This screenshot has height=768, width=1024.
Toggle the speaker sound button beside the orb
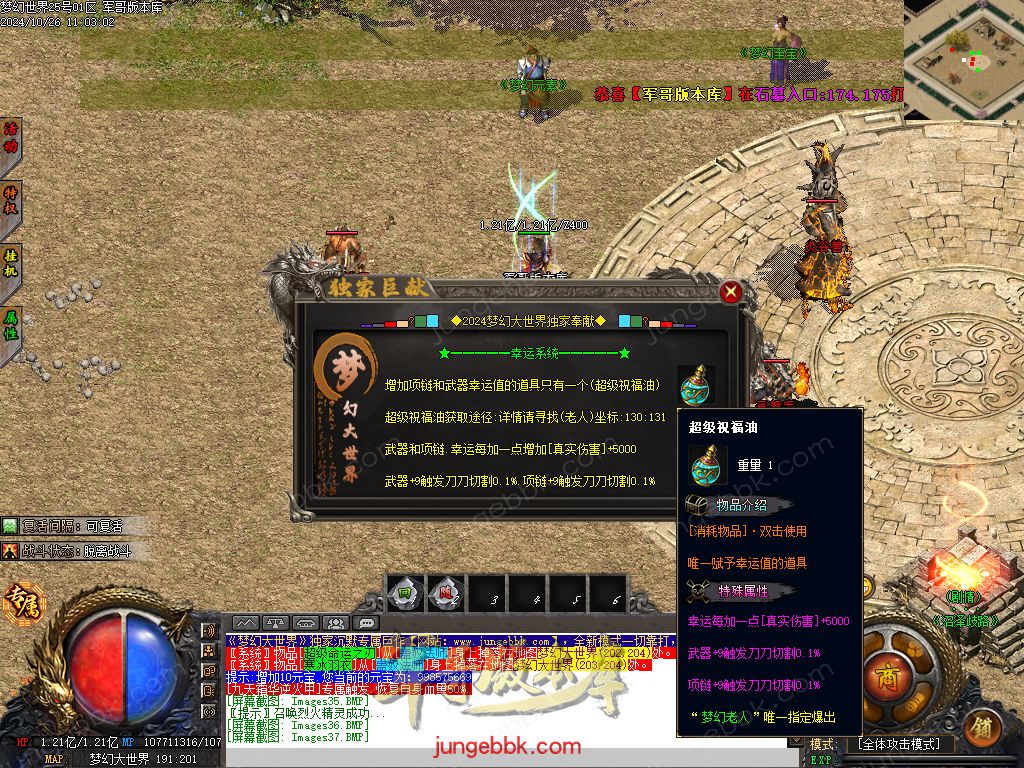pyautogui.click(x=209, y=631)
